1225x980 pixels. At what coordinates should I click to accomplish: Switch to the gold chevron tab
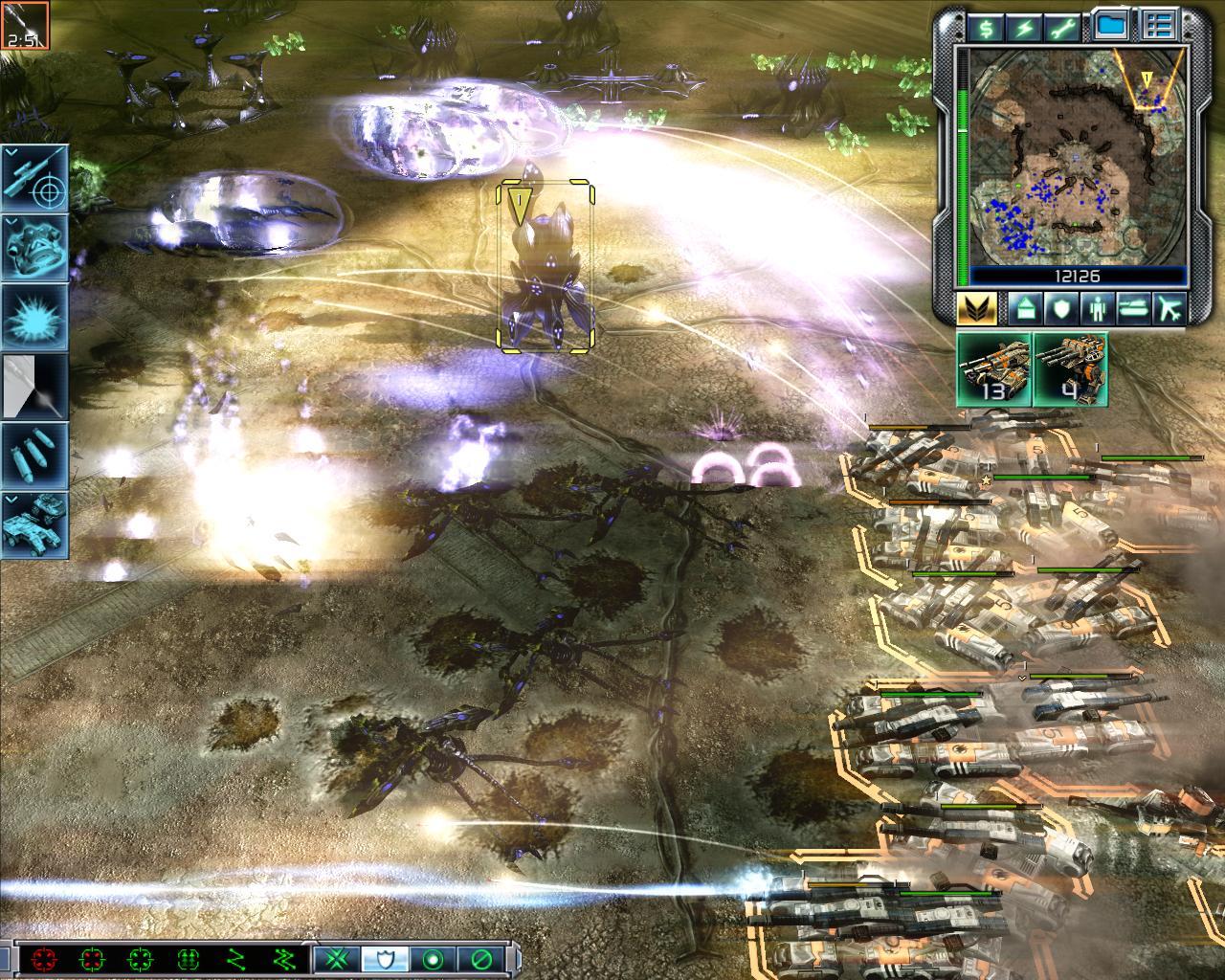976,308
